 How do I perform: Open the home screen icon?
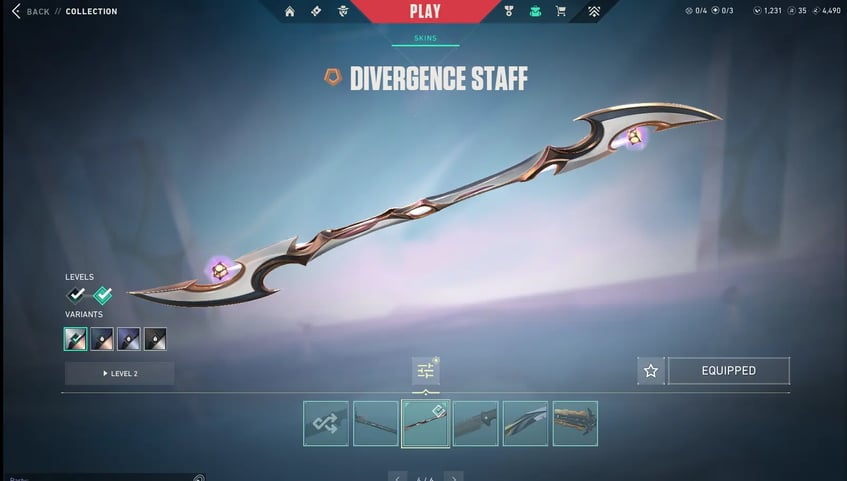[290, 11]
